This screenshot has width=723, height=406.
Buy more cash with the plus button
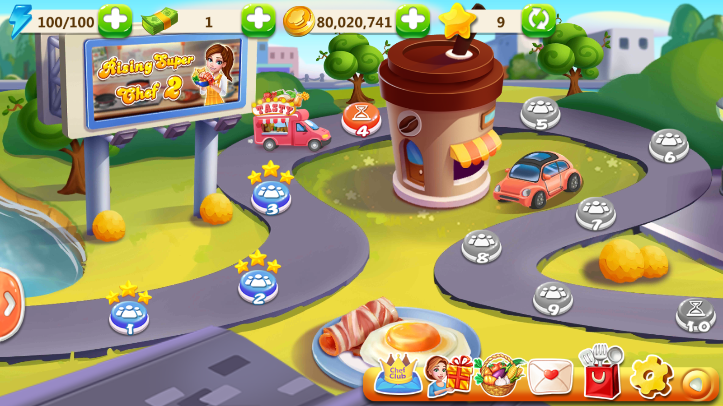point(258,19)
